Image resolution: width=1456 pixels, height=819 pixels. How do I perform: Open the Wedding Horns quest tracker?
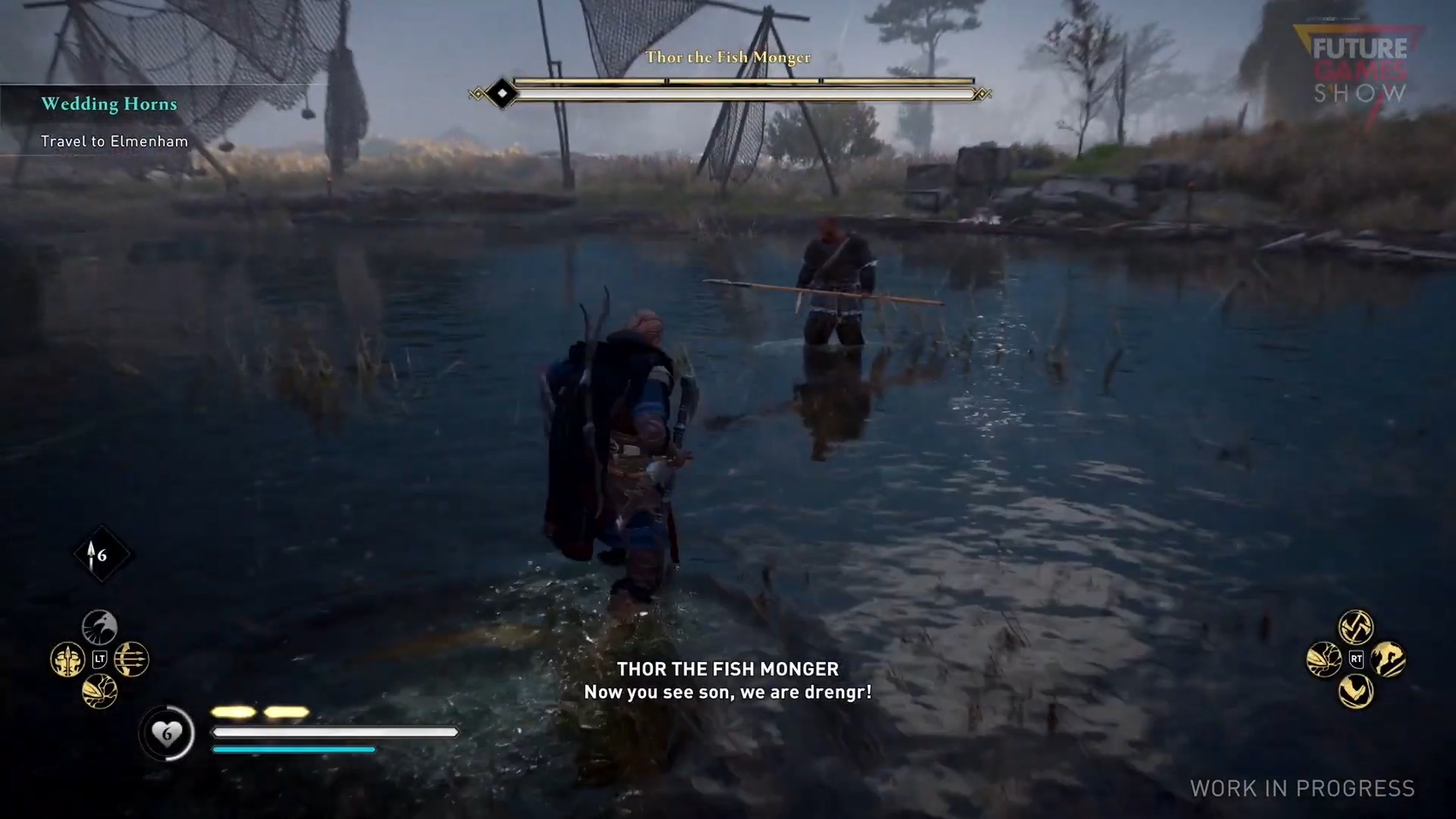point(109,105)
